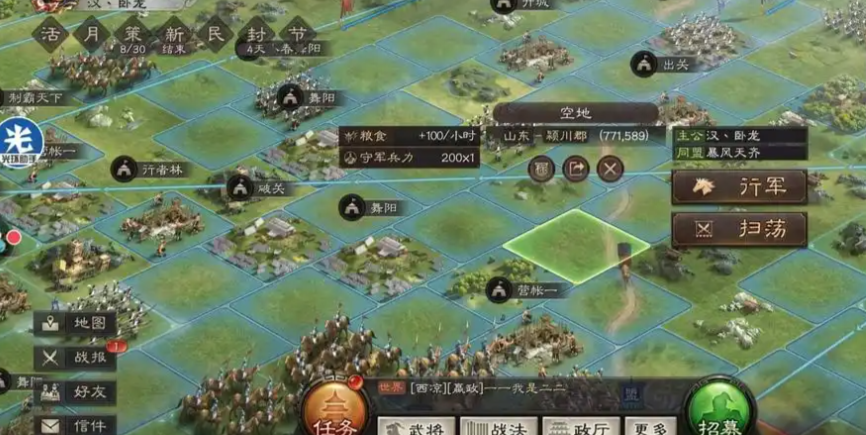
Task: Open the 武将 generals panel
Action: [414, 426]
